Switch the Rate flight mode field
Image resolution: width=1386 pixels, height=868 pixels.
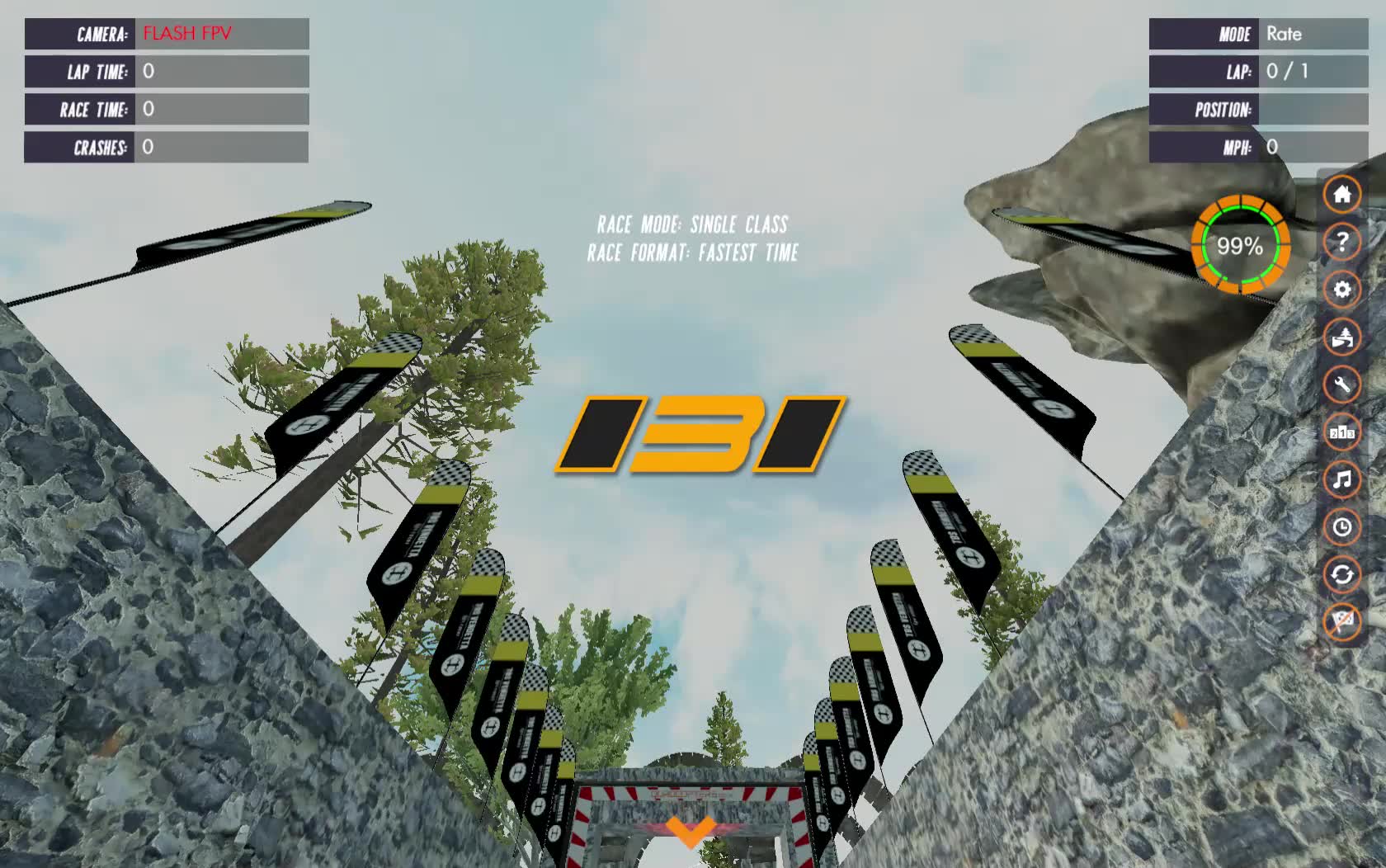coord(1312,34)
